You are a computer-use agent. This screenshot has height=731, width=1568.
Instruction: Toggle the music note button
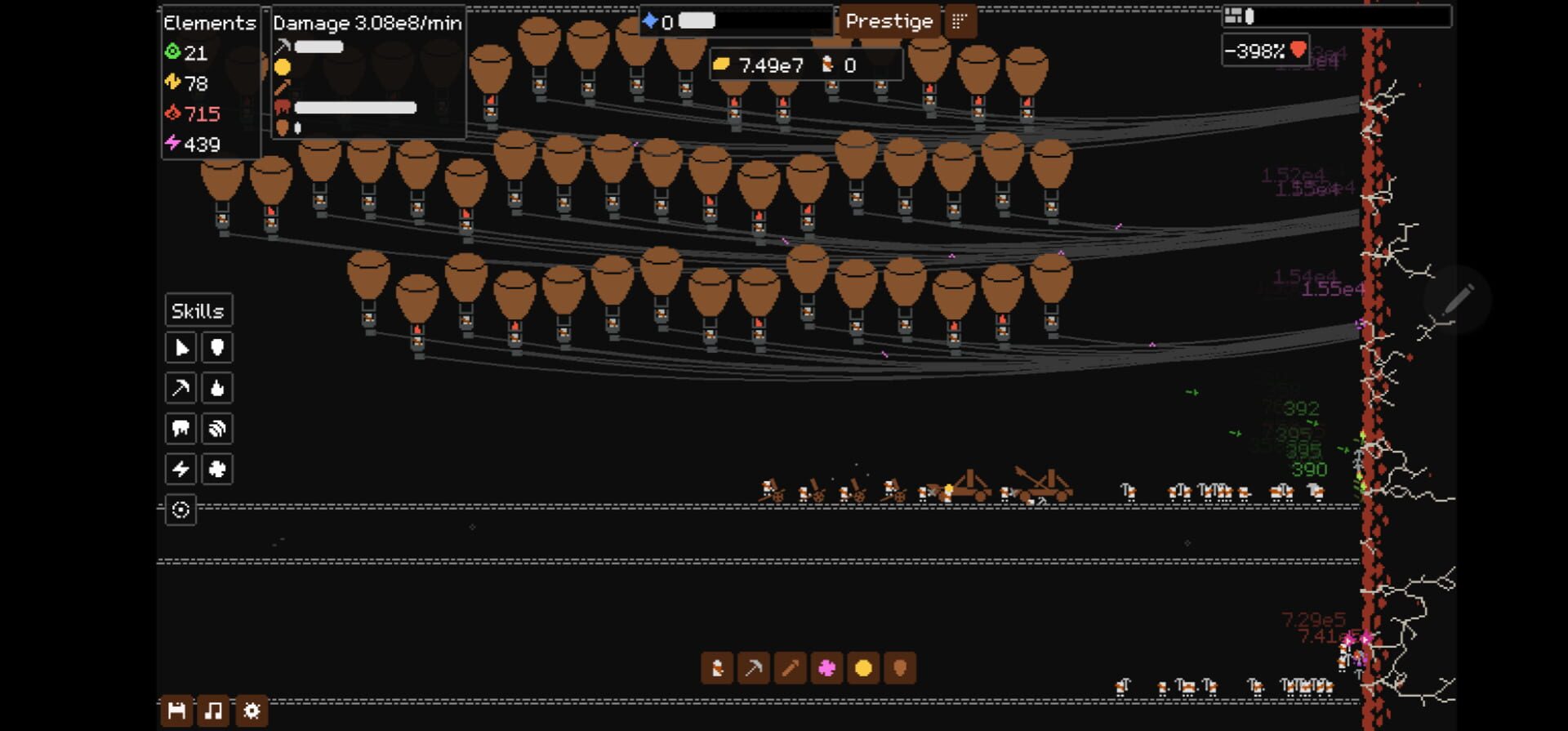[x=214, y=710]
